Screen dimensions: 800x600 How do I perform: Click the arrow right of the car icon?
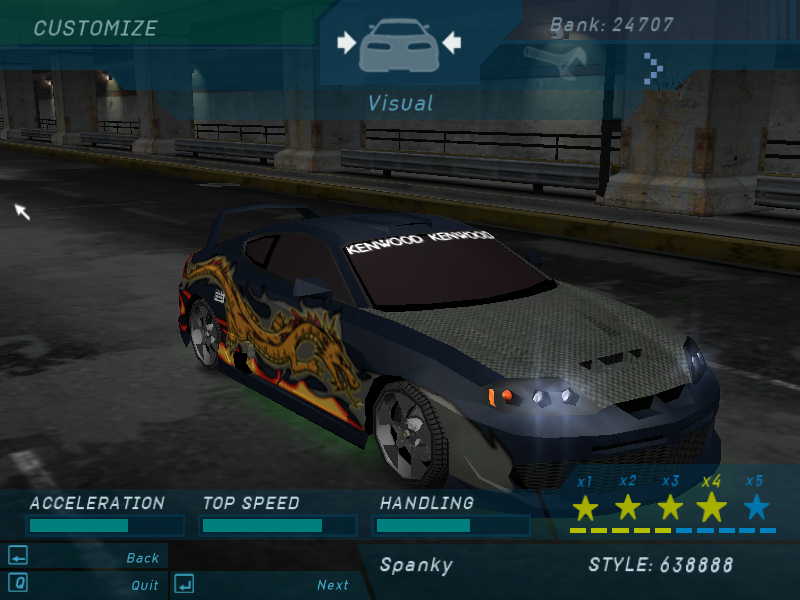click(452, 42)
